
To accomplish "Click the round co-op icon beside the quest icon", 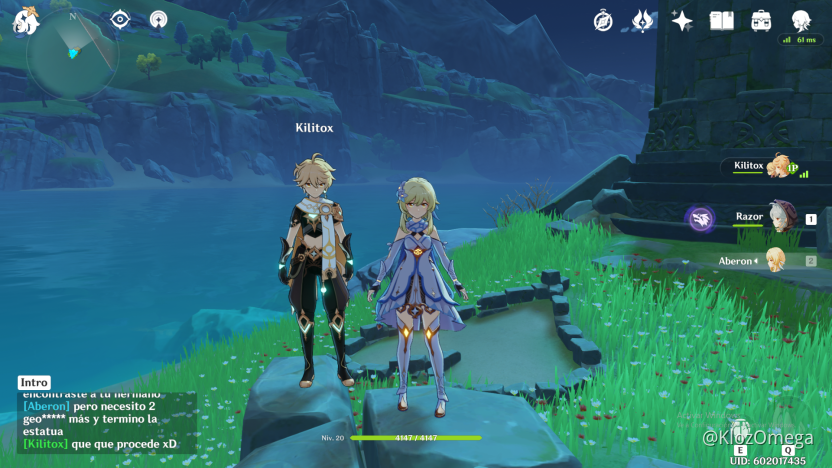I will [x=158, y=19].
